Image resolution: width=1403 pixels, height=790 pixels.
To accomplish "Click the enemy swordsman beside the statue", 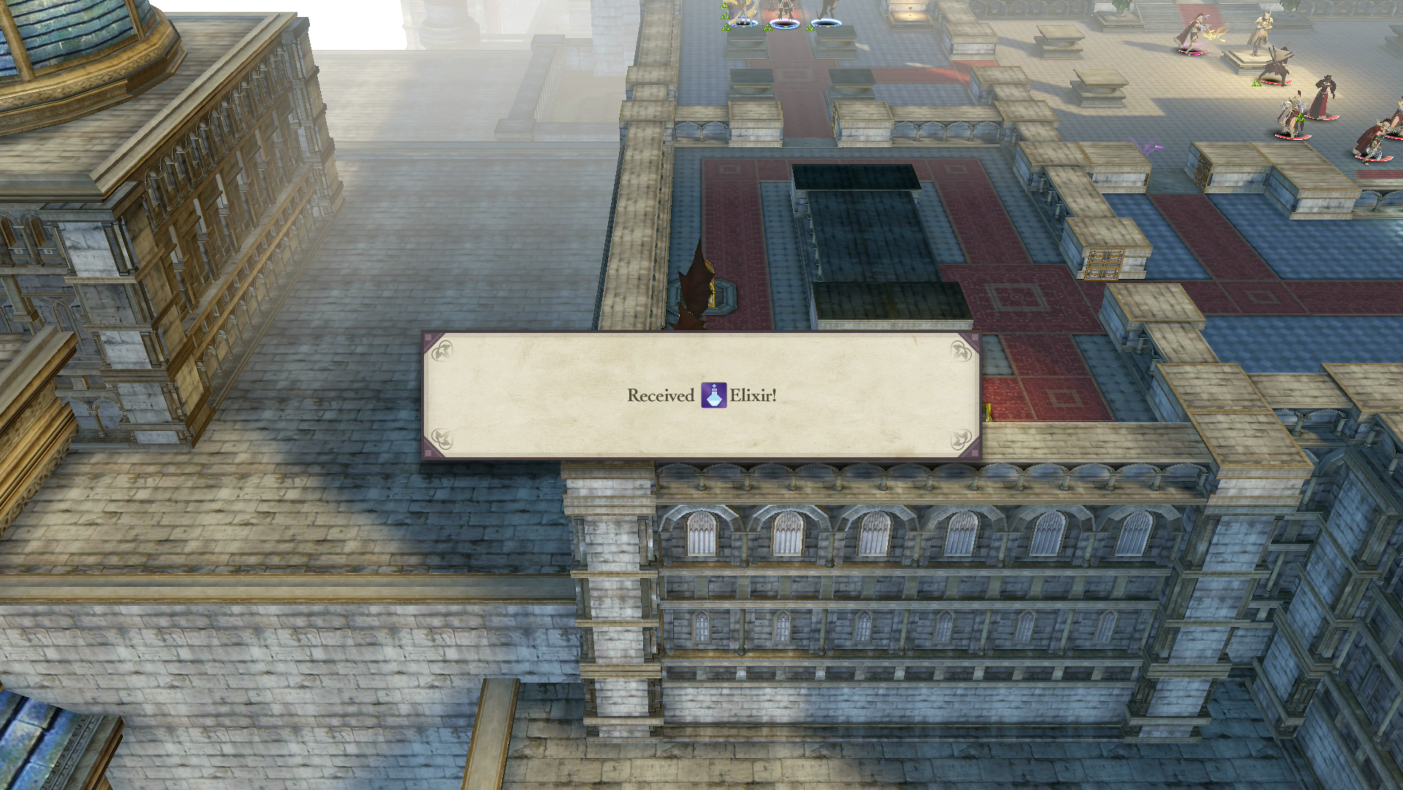I will coord(1278,64).
